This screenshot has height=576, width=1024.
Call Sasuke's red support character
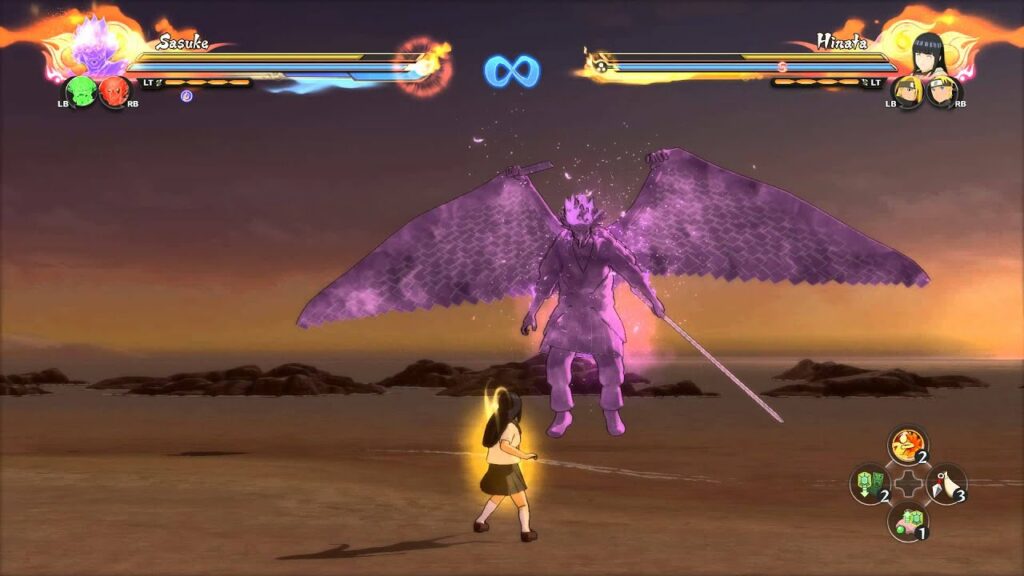(x=113, y=92)
